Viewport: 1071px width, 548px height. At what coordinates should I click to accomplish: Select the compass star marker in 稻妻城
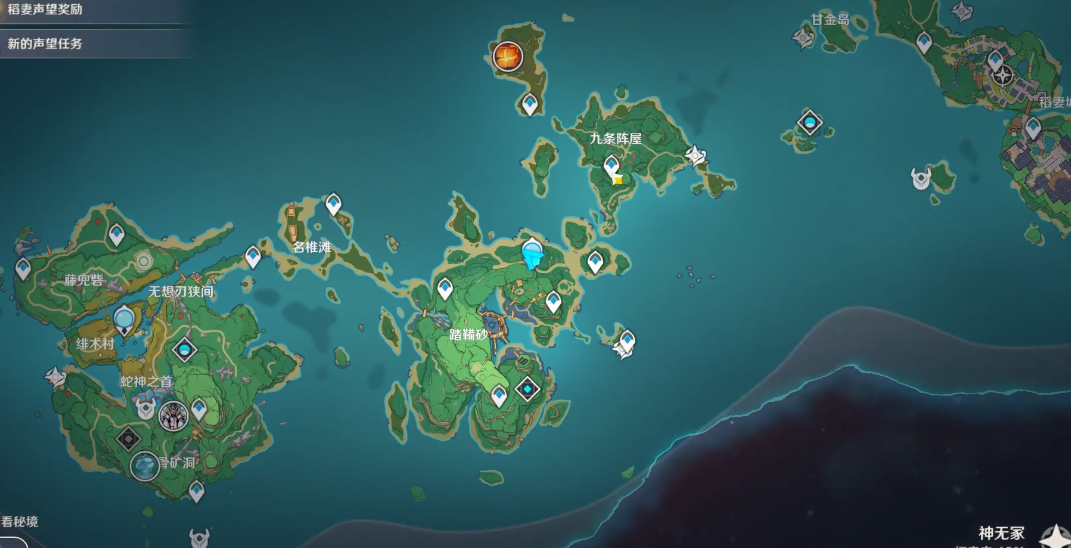click(1002, 74)
